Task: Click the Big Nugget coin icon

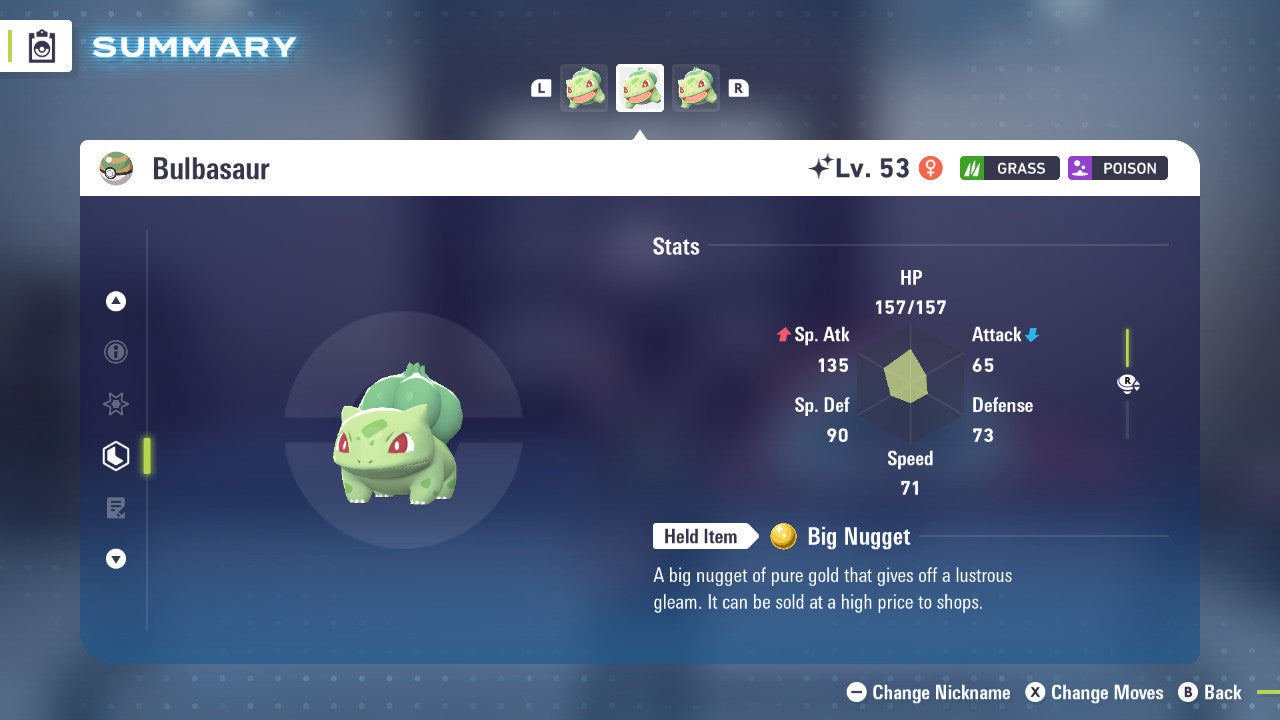Action: pos(784,537)
